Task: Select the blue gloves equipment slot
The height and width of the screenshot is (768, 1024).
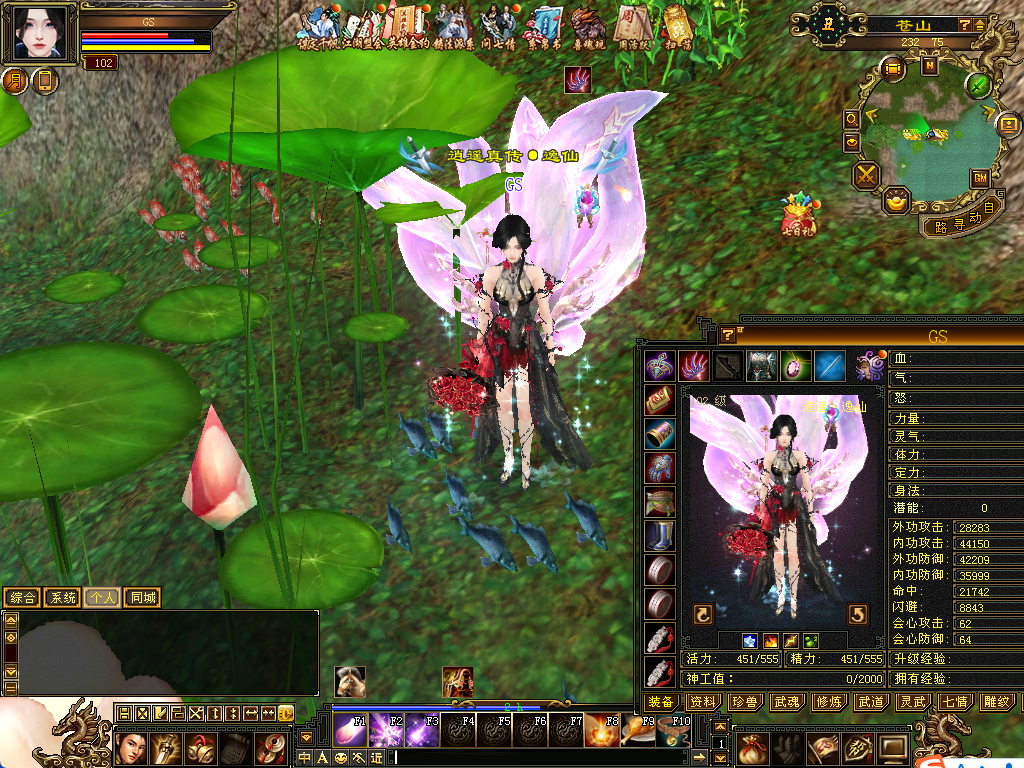Action: 659,467
